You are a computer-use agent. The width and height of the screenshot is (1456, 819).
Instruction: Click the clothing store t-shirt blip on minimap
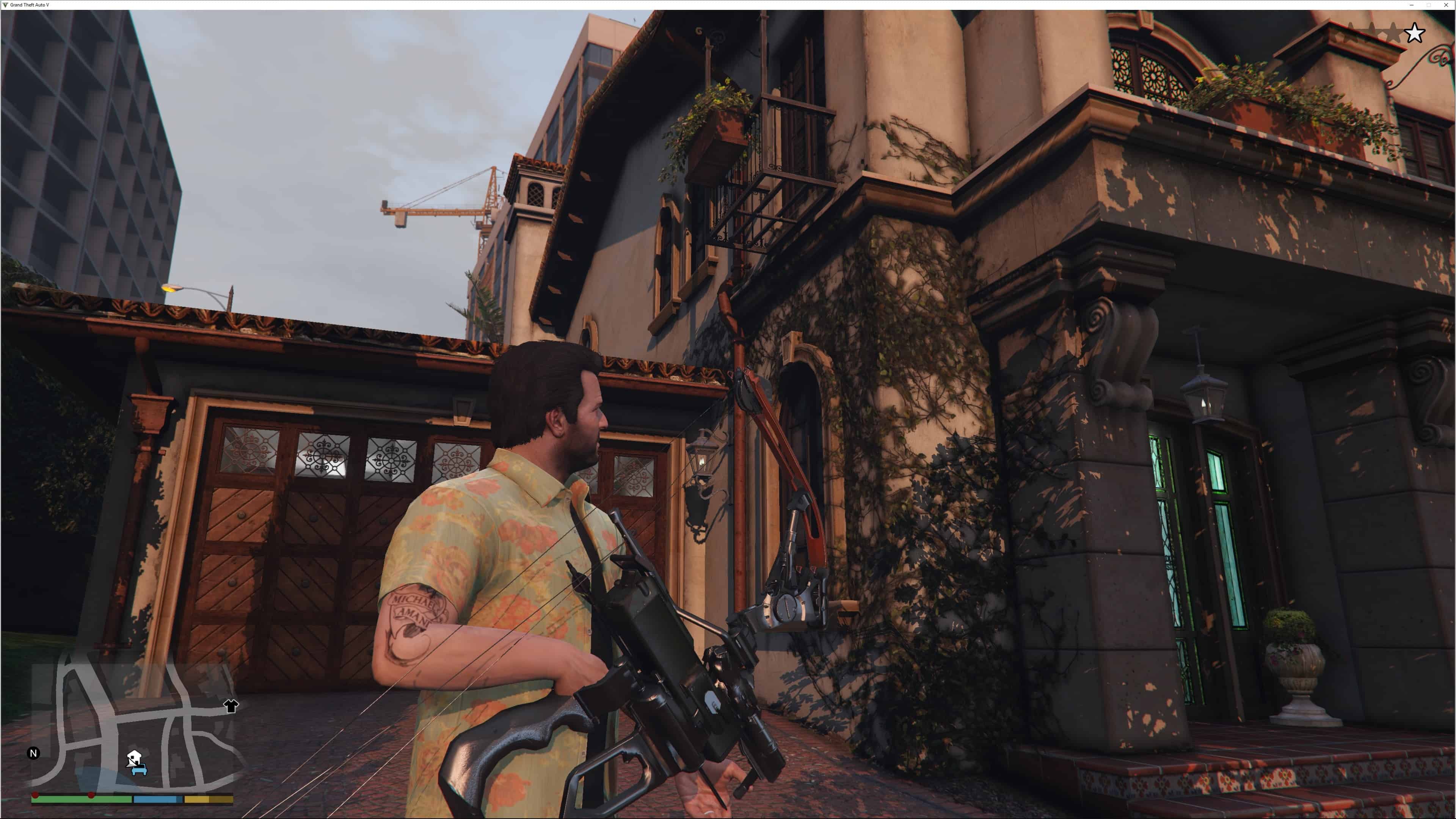[x=231, y=706]
